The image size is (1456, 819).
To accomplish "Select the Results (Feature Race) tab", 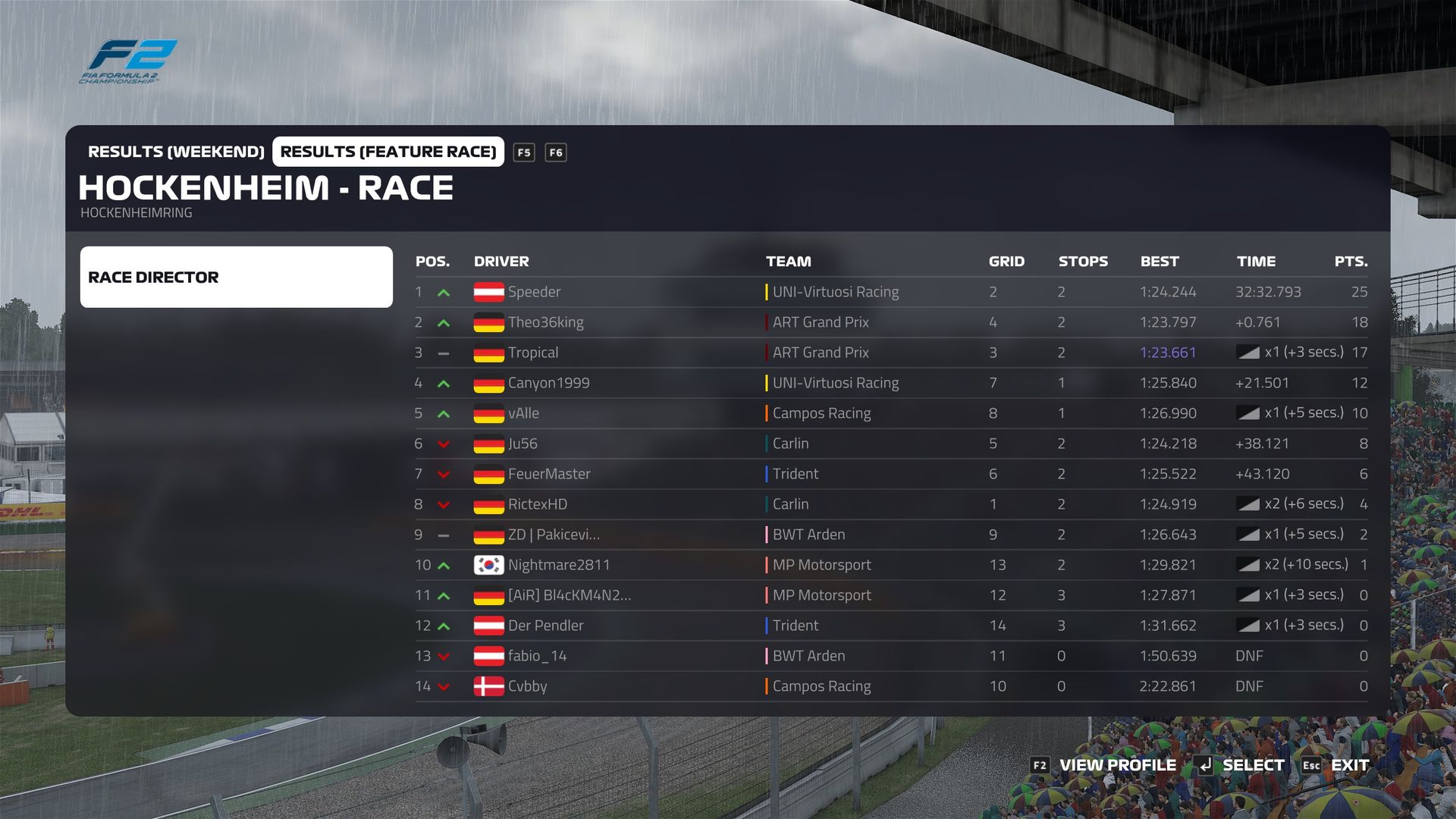I will tap(388, 152).
